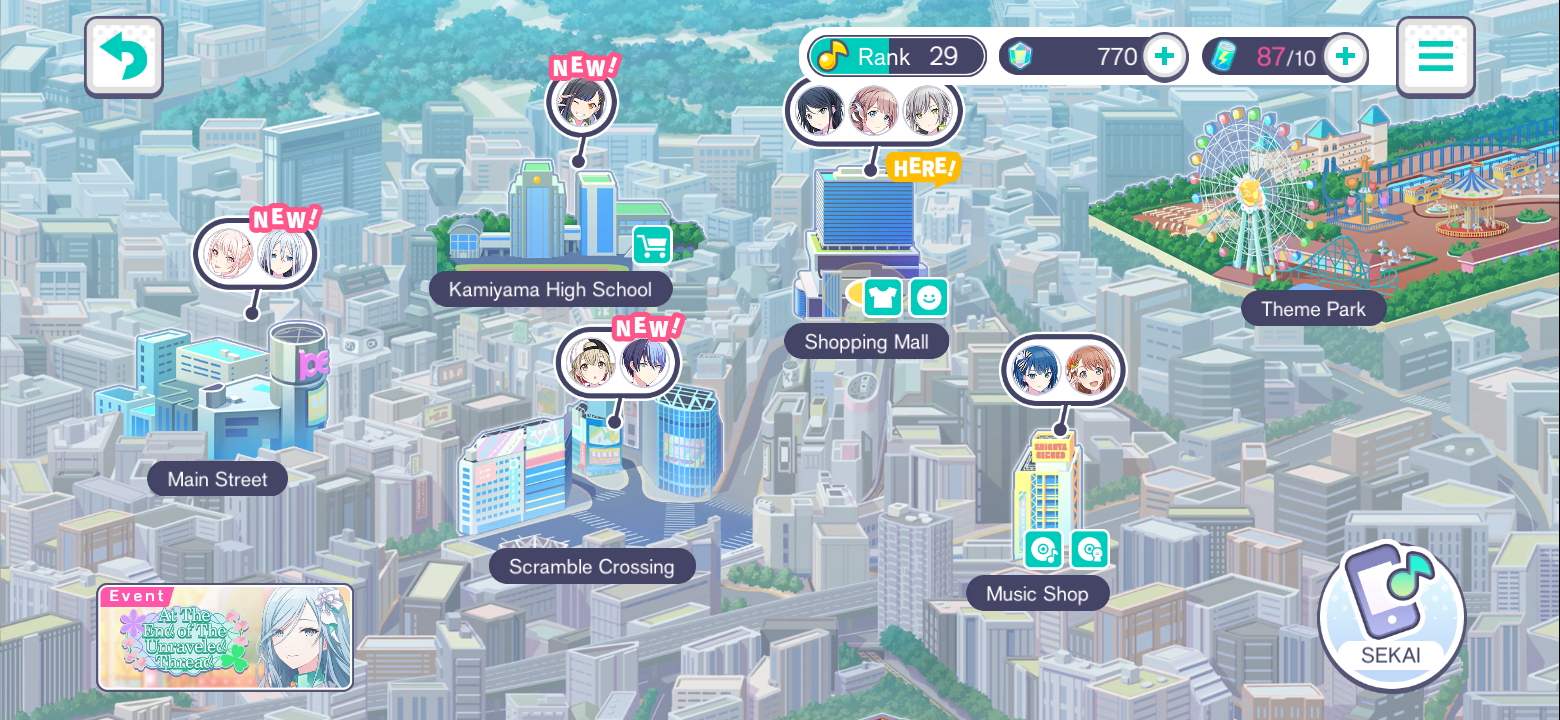
Task: Select the disc-with-character icon at Music Shop
Action: (1089, 549)
